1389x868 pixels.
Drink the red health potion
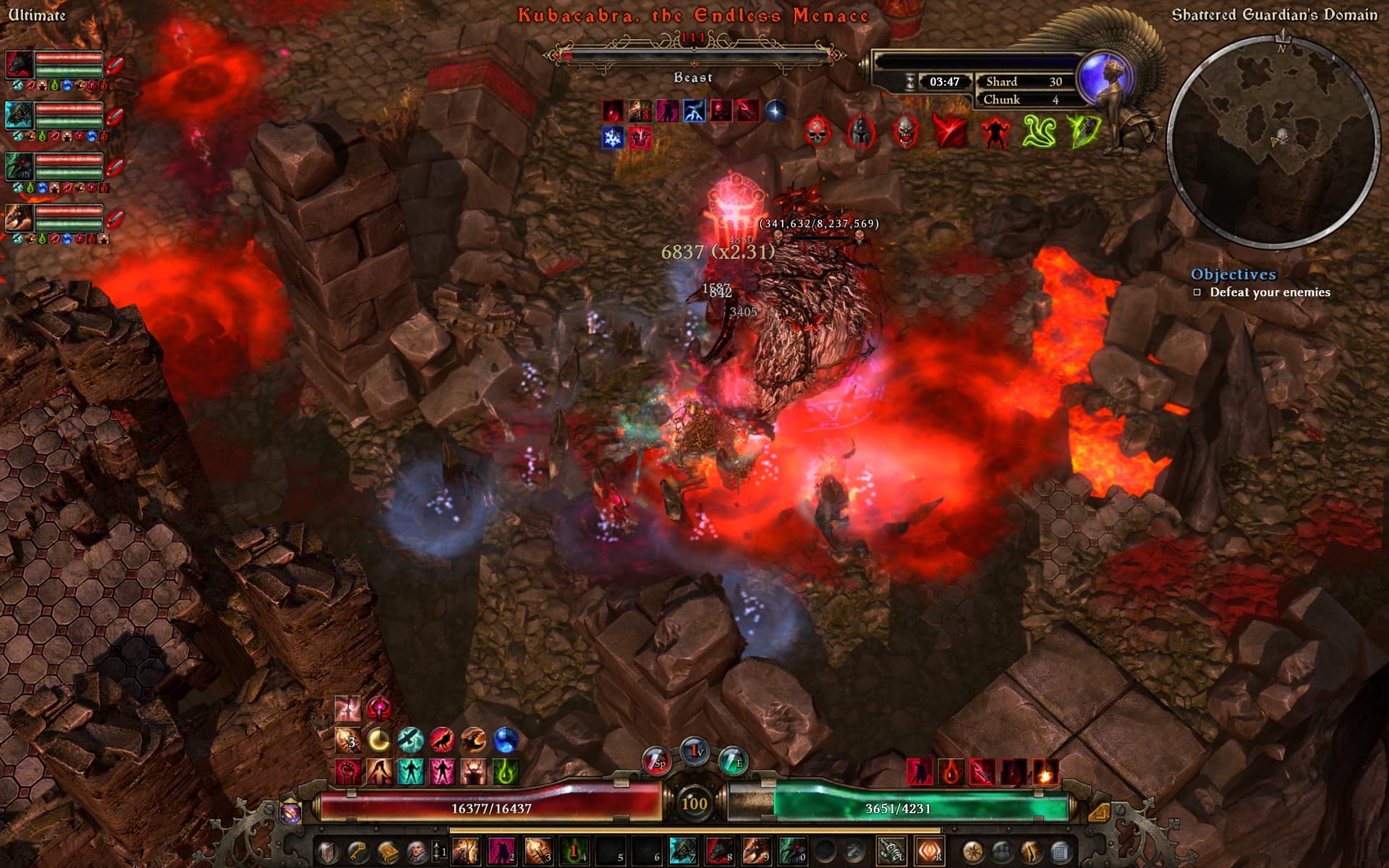pyautogui.click(x=656, y=762)
